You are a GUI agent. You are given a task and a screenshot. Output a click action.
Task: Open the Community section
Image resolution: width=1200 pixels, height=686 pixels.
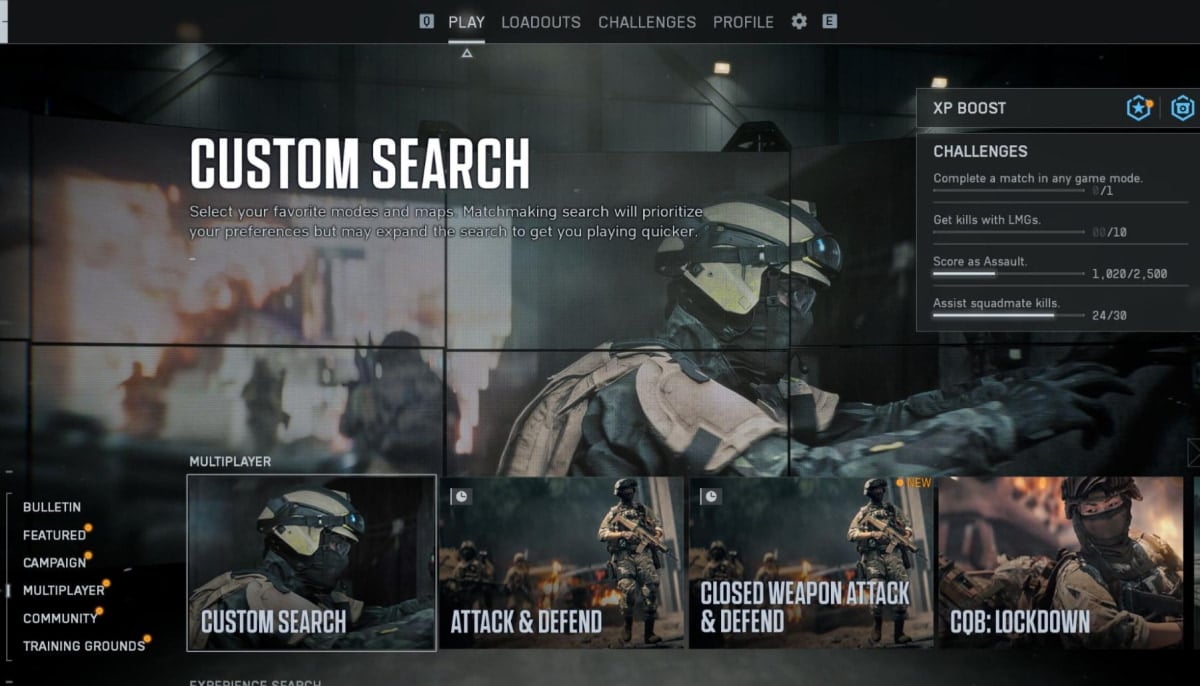pyautogui.click(x=60, y=619)
